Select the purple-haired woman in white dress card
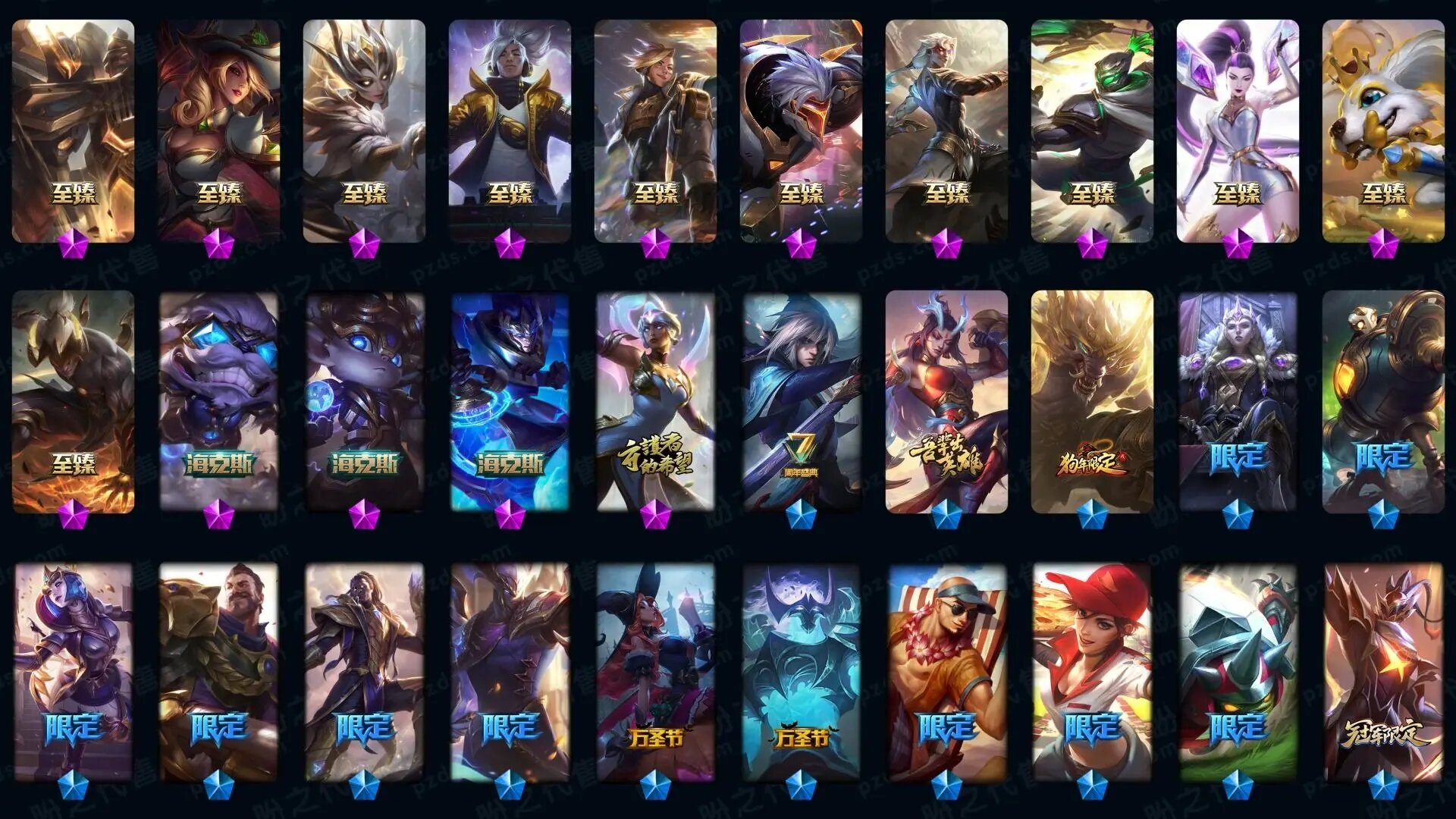Image resolution: width=1456 pixels, height=819 pixels. 1238,130
